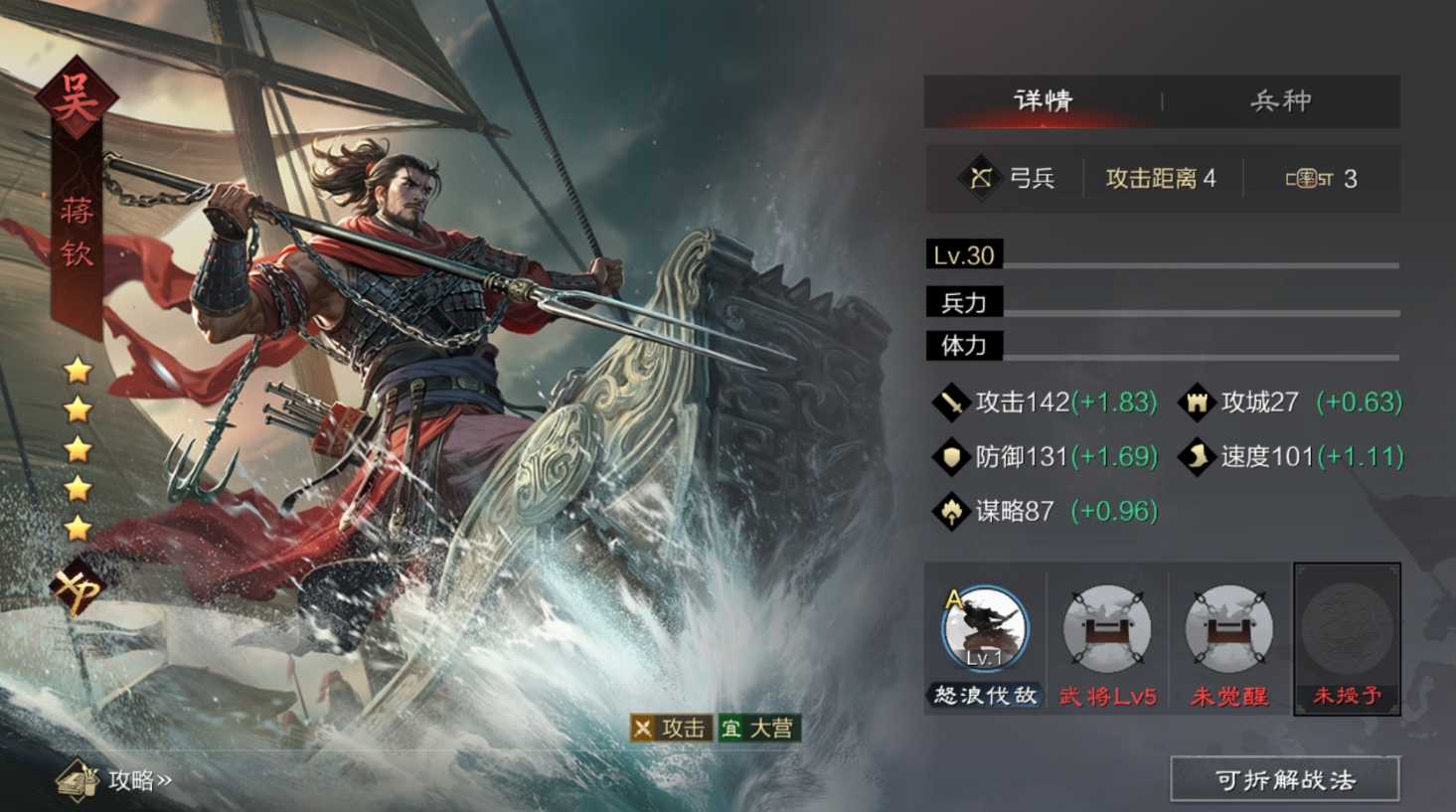Open the 怒浪伐敌 skill icon

click(x=984, y=629)
